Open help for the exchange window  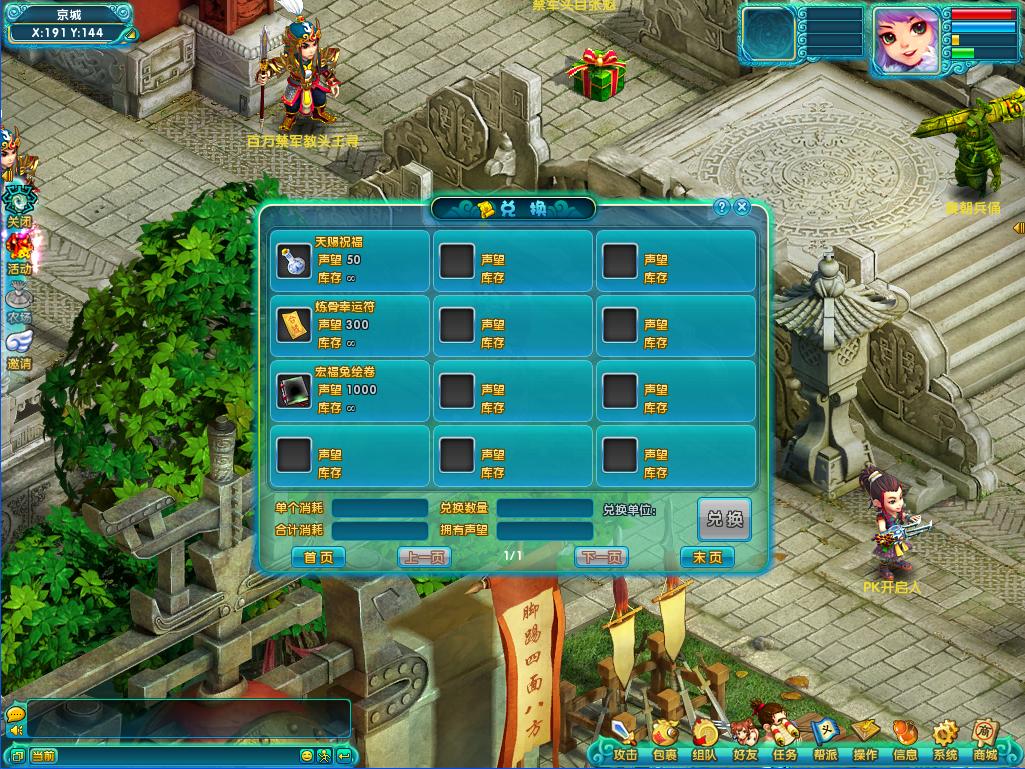click(722, 207)
